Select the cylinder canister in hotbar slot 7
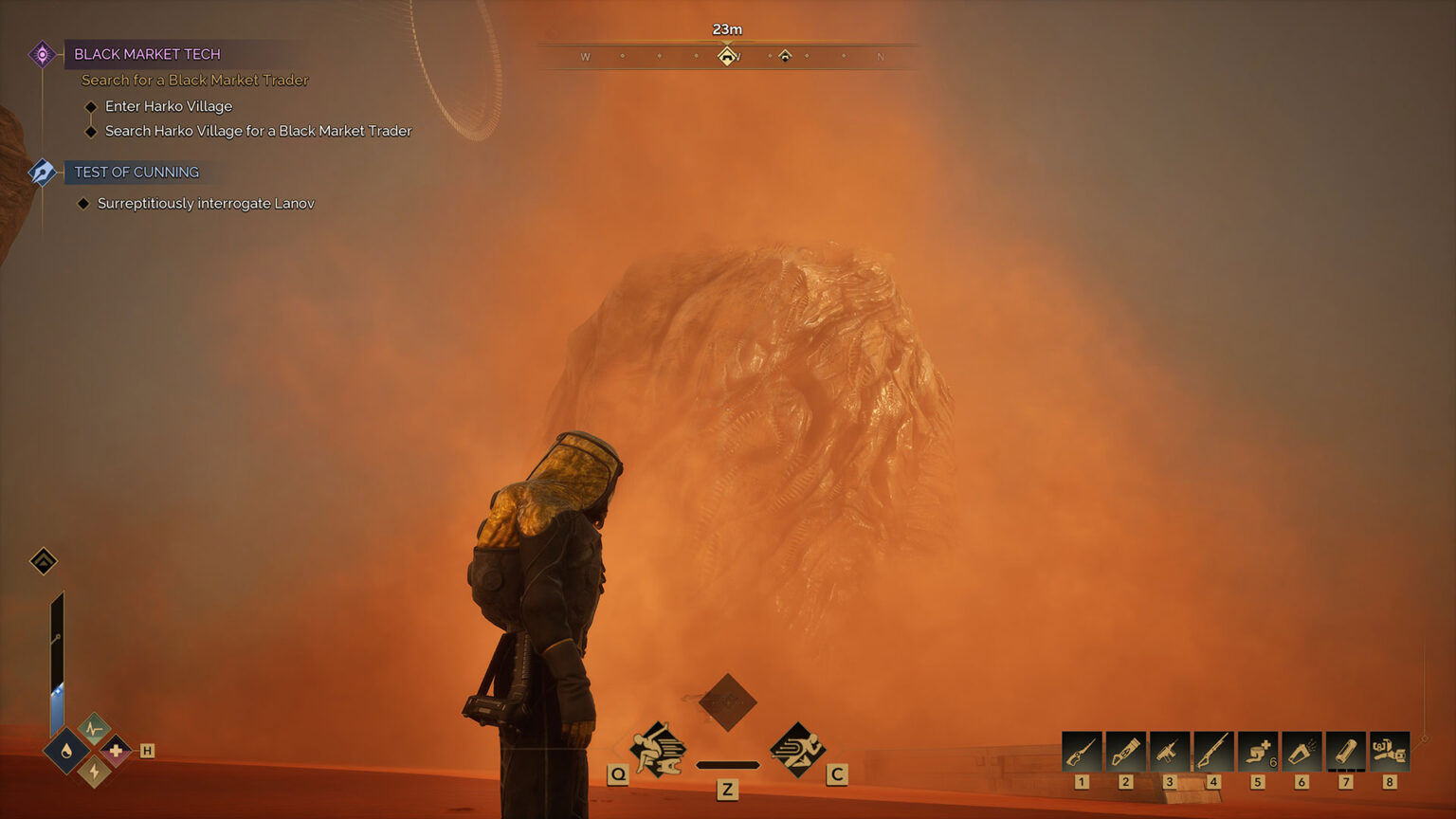 pos(1345,752)
